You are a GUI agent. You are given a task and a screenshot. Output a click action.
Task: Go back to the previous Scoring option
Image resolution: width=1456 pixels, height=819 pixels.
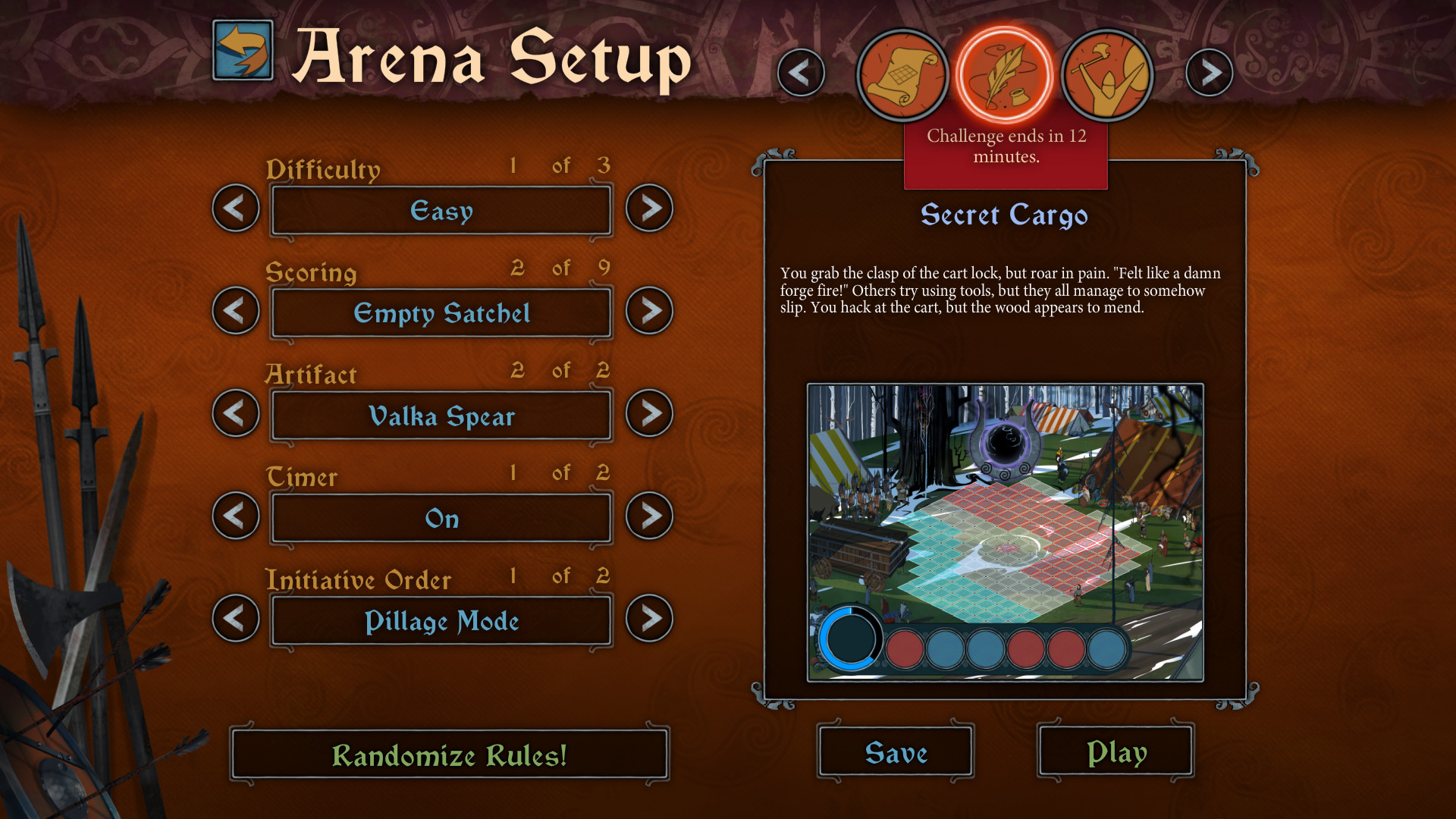(235, 311)
